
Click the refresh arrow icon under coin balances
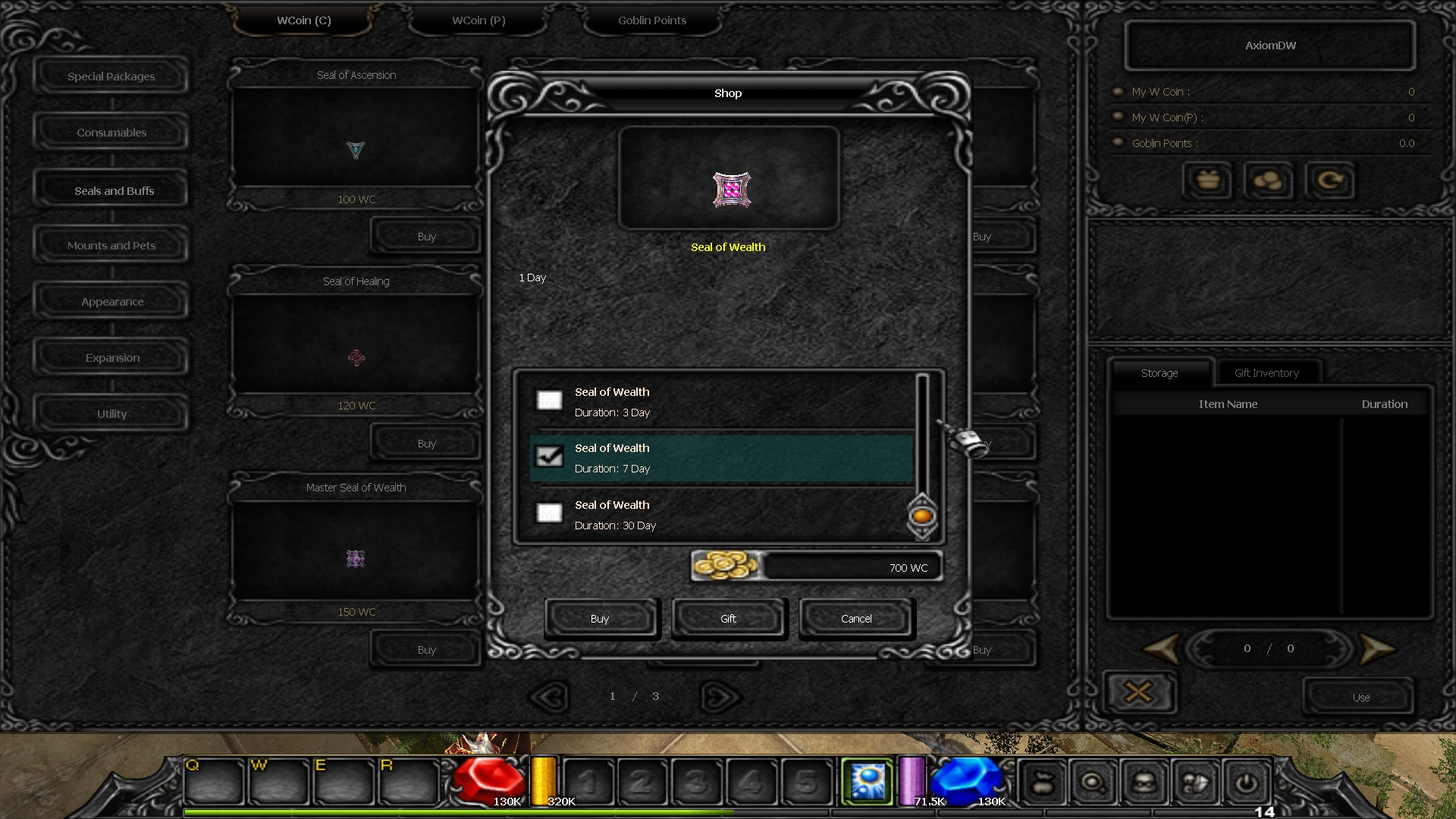1329,180
